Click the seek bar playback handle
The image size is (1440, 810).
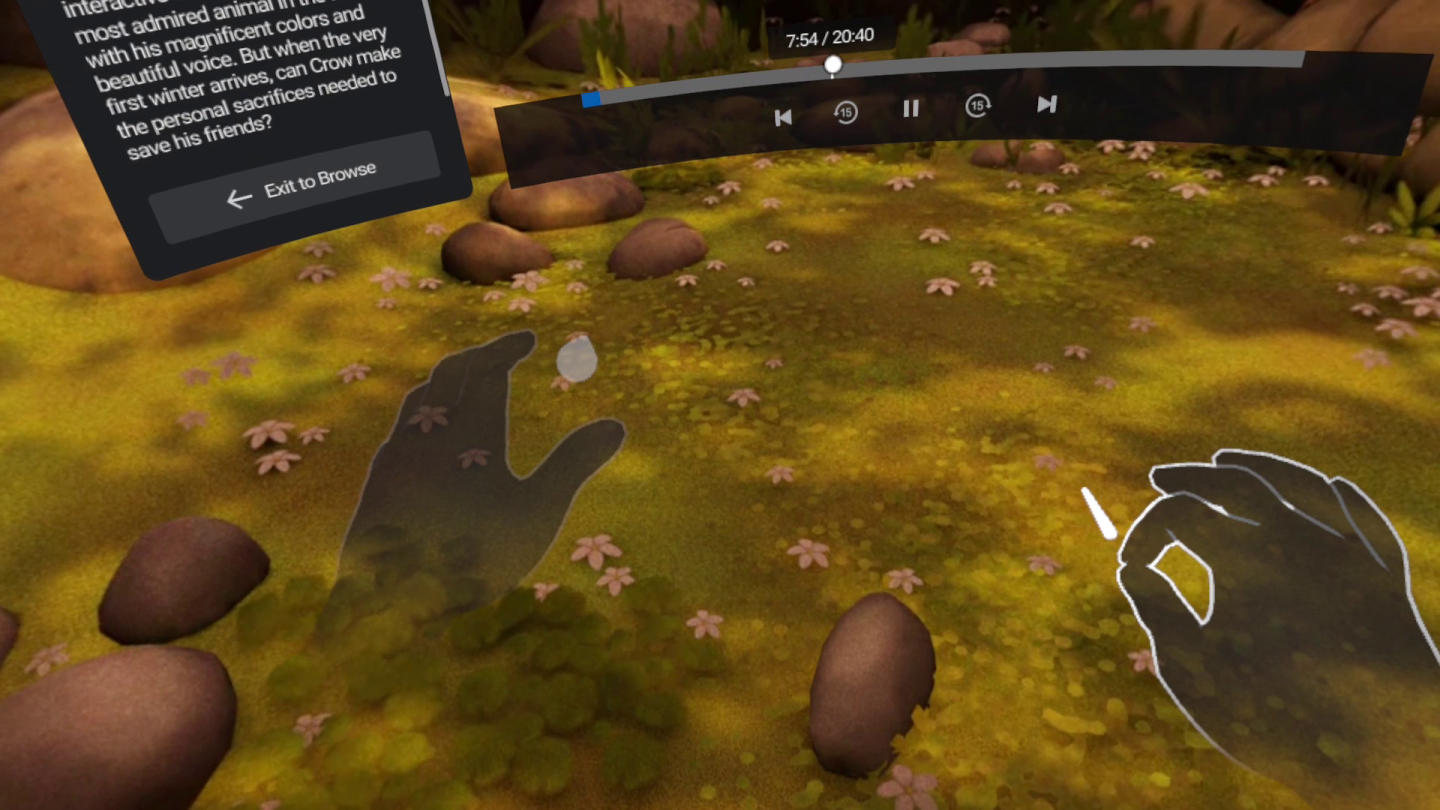(x=833, y=64)
